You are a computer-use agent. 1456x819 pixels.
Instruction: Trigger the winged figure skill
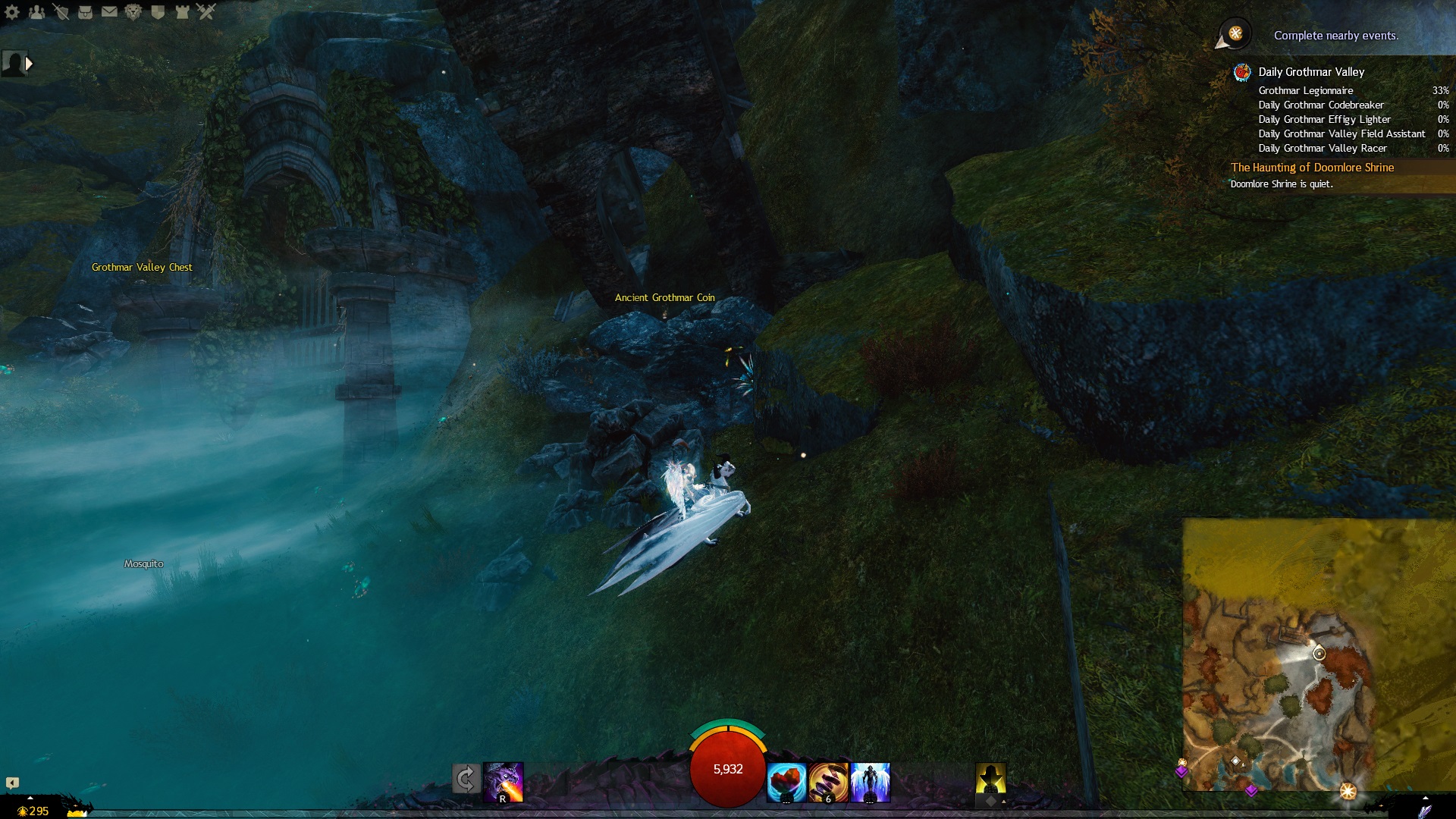(x=870, y=782)
